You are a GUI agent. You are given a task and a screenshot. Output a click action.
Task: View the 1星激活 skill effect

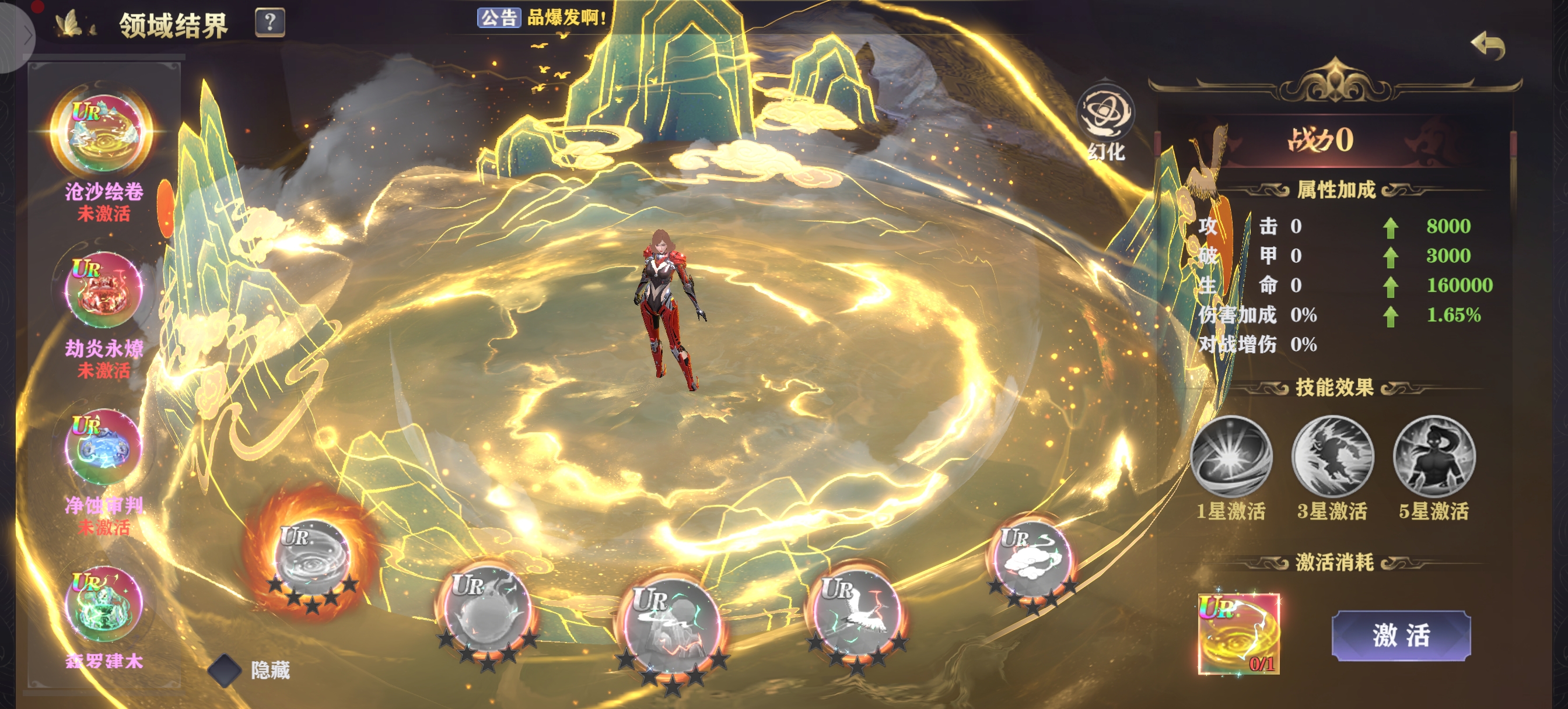coord(1231,457)
